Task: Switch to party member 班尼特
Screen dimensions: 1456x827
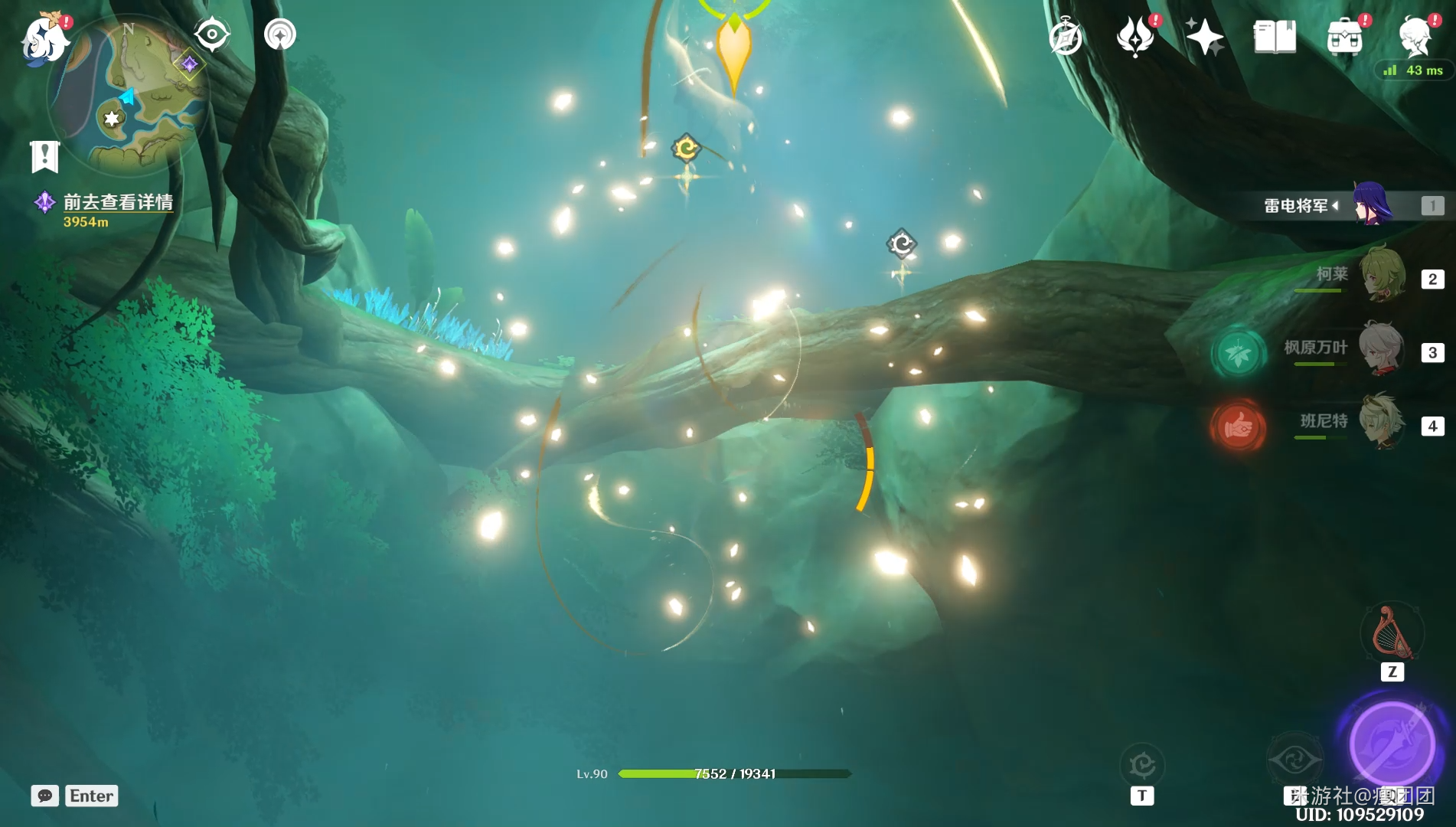Action: click(1380, 423)
